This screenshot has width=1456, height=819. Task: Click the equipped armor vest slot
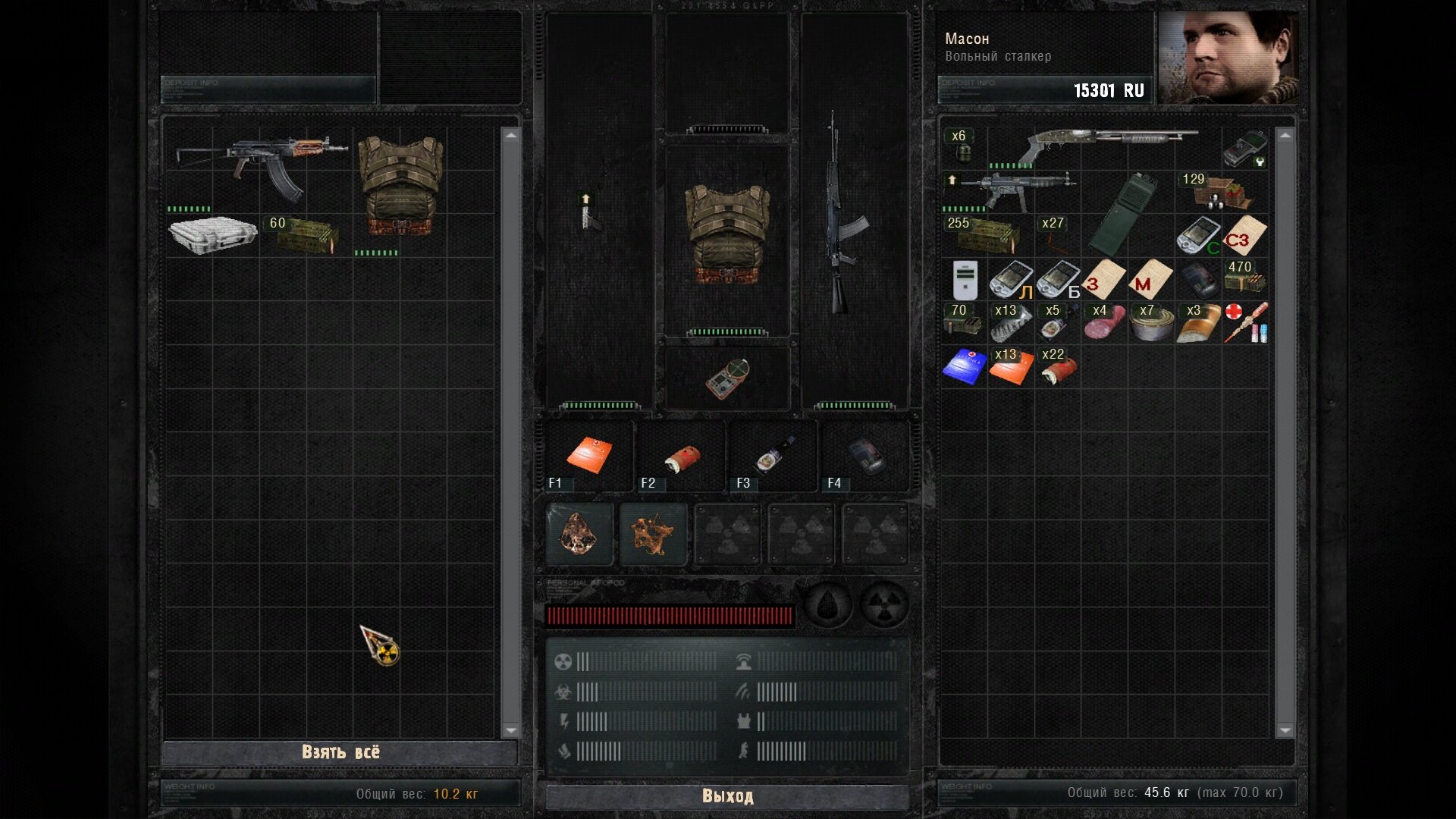(727, 237)
